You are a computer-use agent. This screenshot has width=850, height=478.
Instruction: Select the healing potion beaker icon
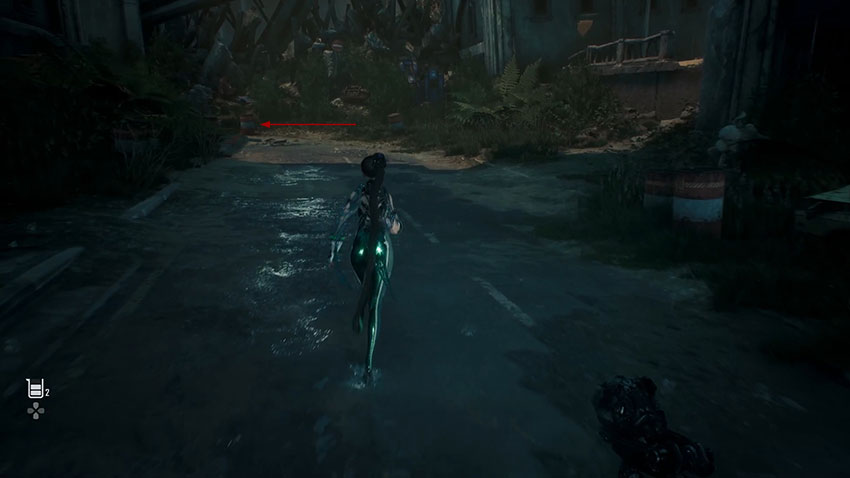(34, 389)
